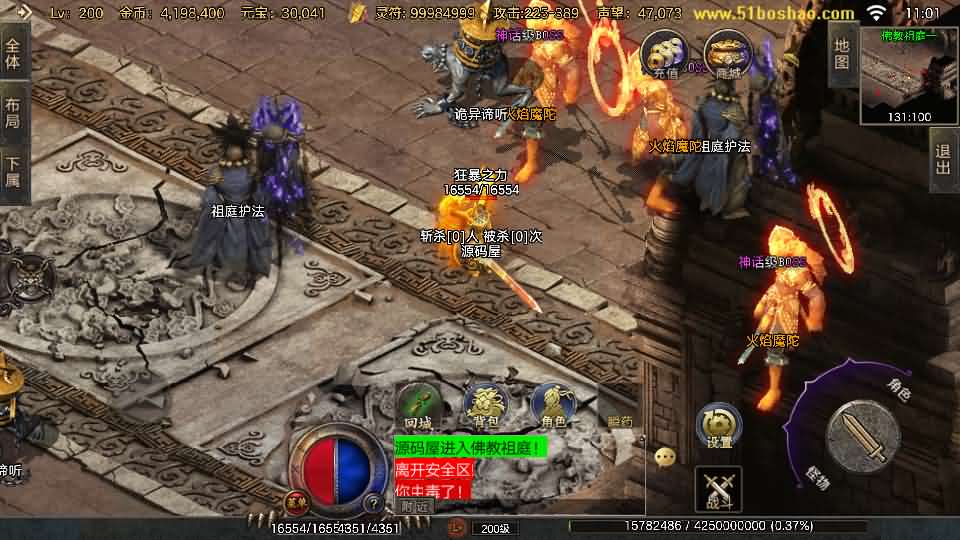The width and height of the screenshot is (960, 540).
Task: Open the 全体 tab on the left
Action: click(x=13, y=53)
